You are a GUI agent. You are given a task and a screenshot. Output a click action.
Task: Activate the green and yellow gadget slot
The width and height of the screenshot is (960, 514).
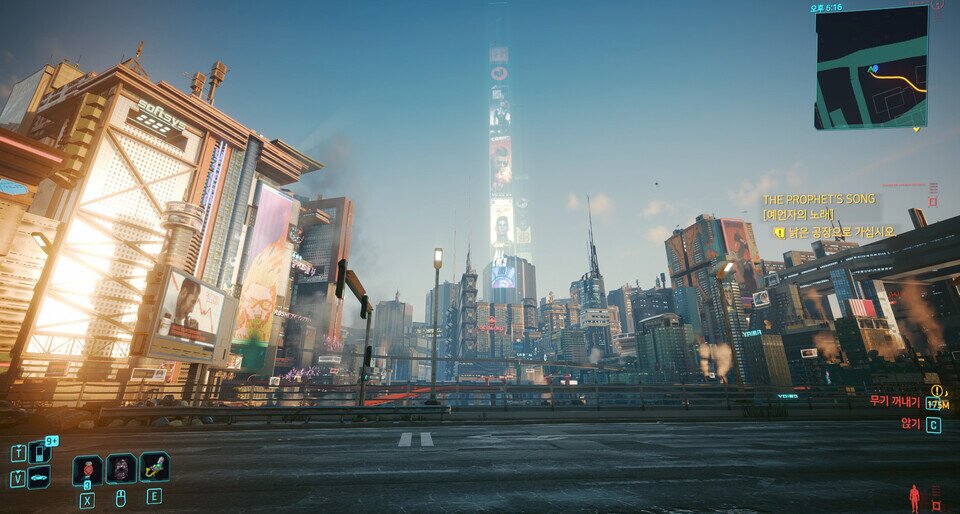pos(154,467)
